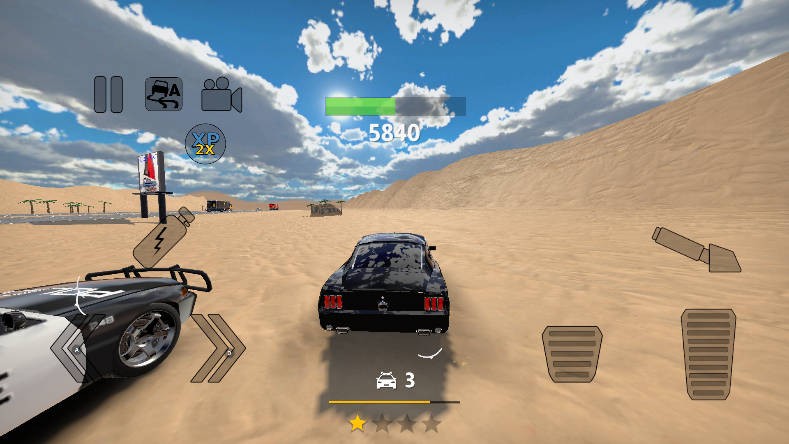789x444 pixels.
Task: Pause the game
Action: pos(108,94)
